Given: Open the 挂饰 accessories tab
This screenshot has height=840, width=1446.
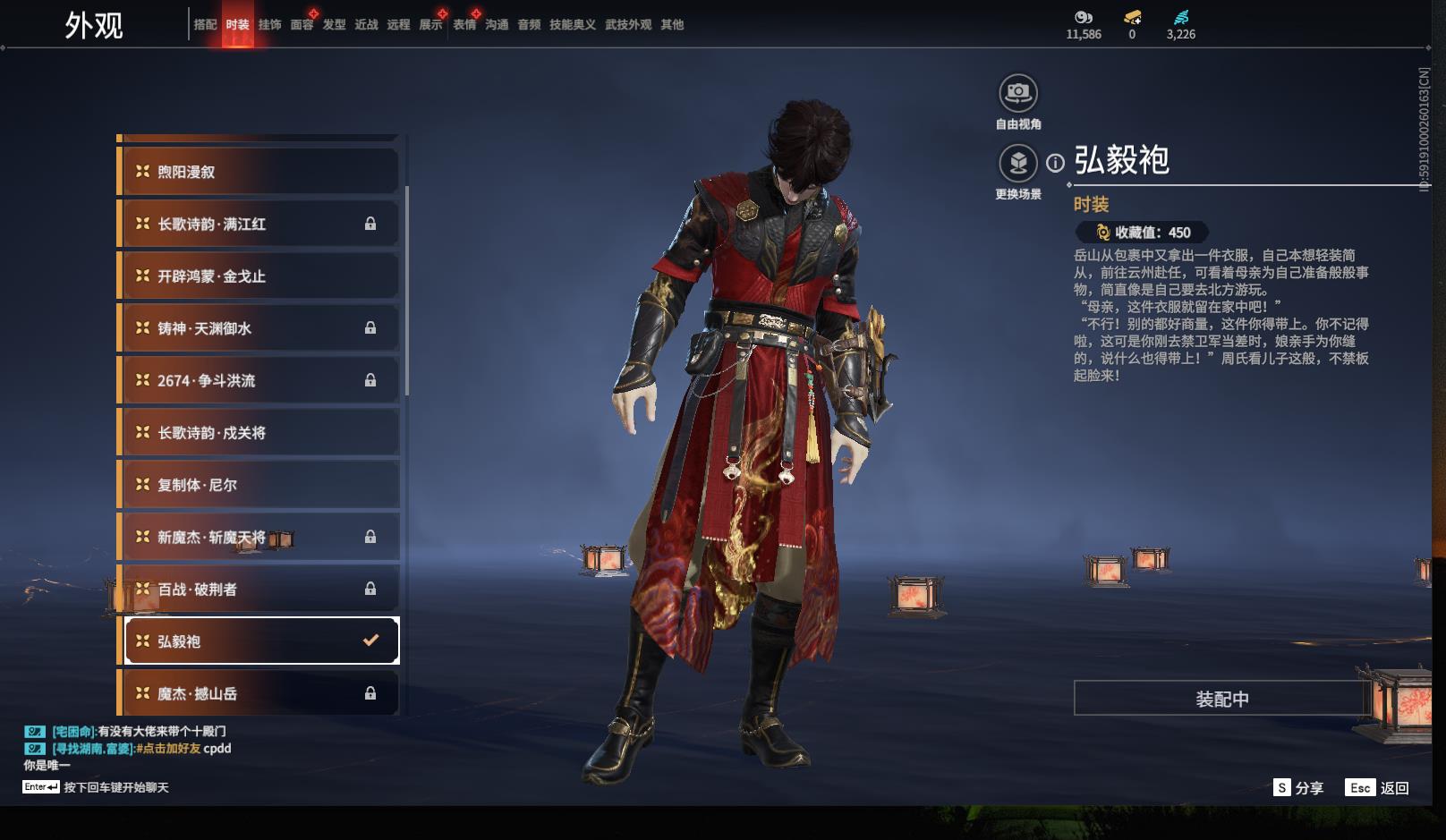Looking at the screenshot, I should tap(269, 25).
